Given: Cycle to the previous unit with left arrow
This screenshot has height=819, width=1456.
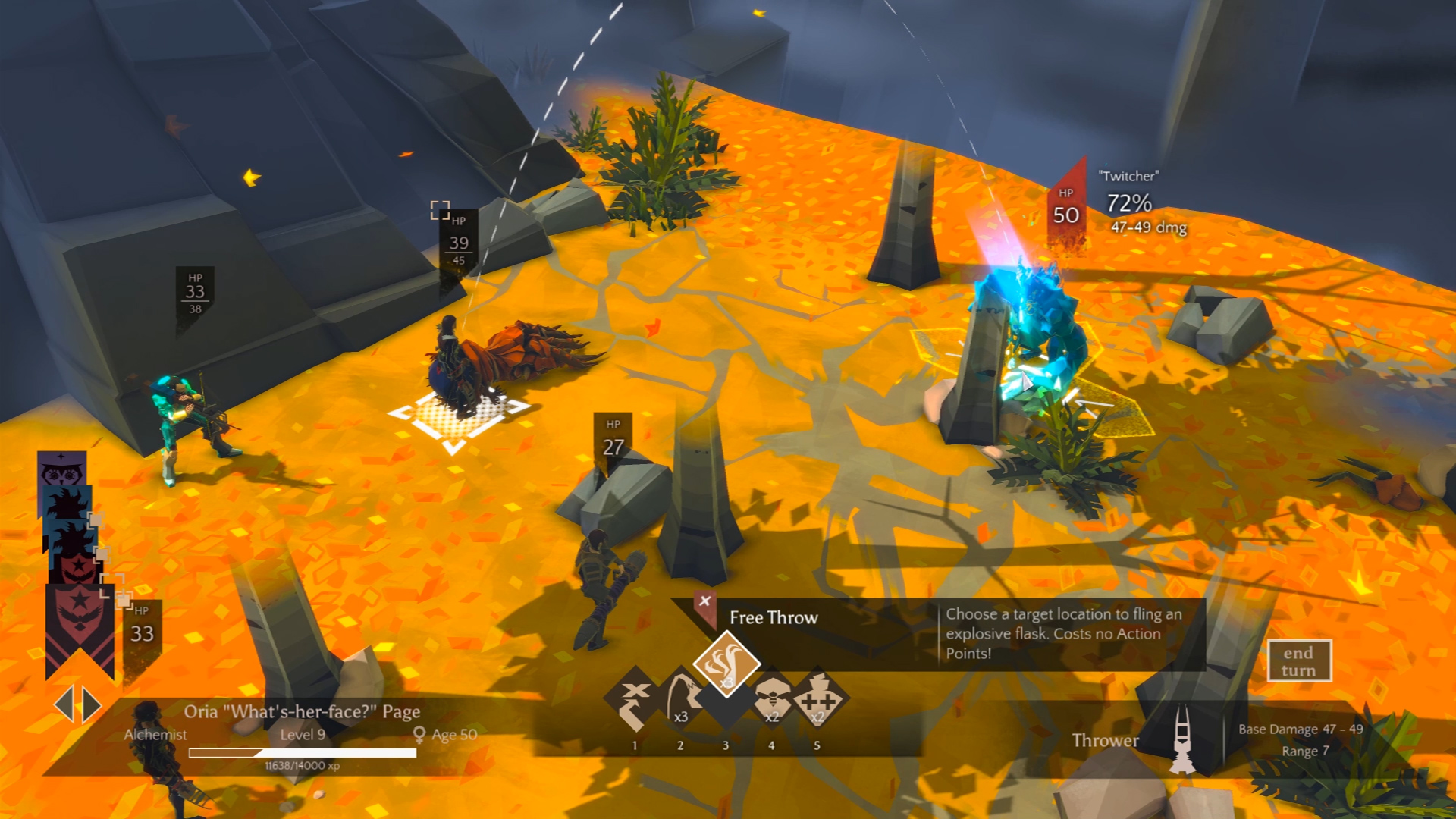Looking at the screenshot, I should click(x=64, y=705).
